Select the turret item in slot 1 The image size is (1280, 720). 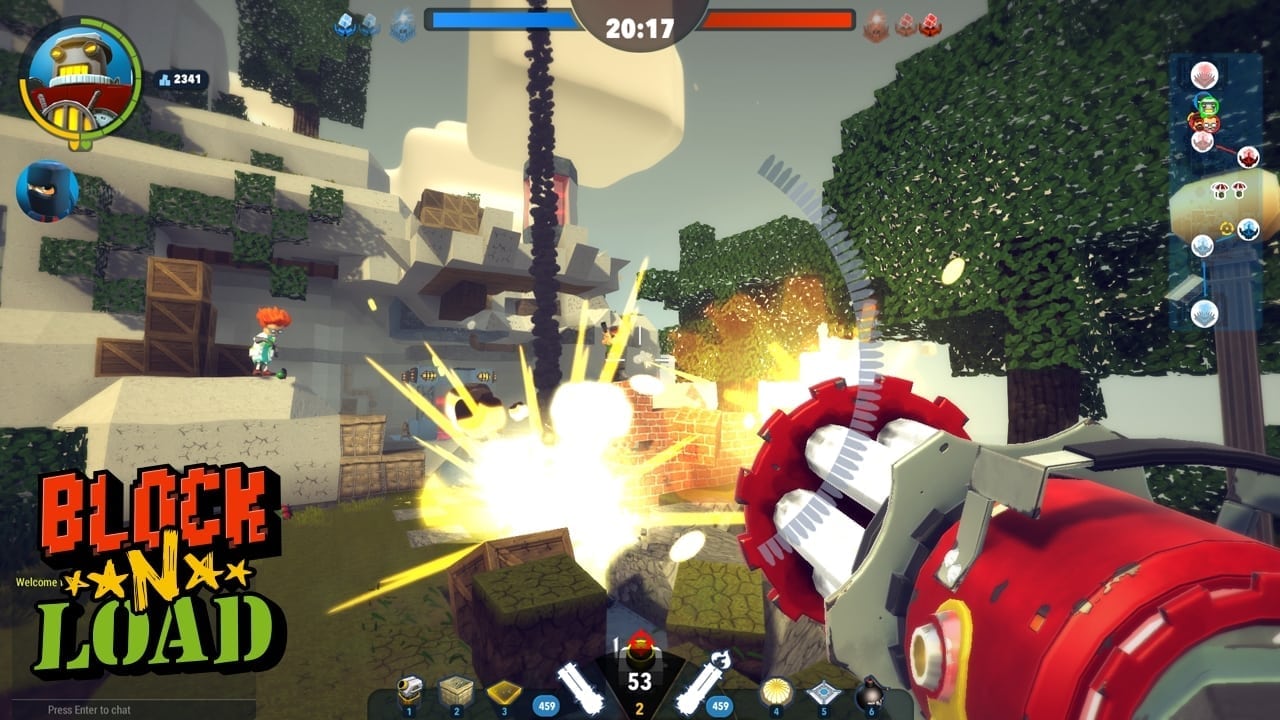coord(410,690)
